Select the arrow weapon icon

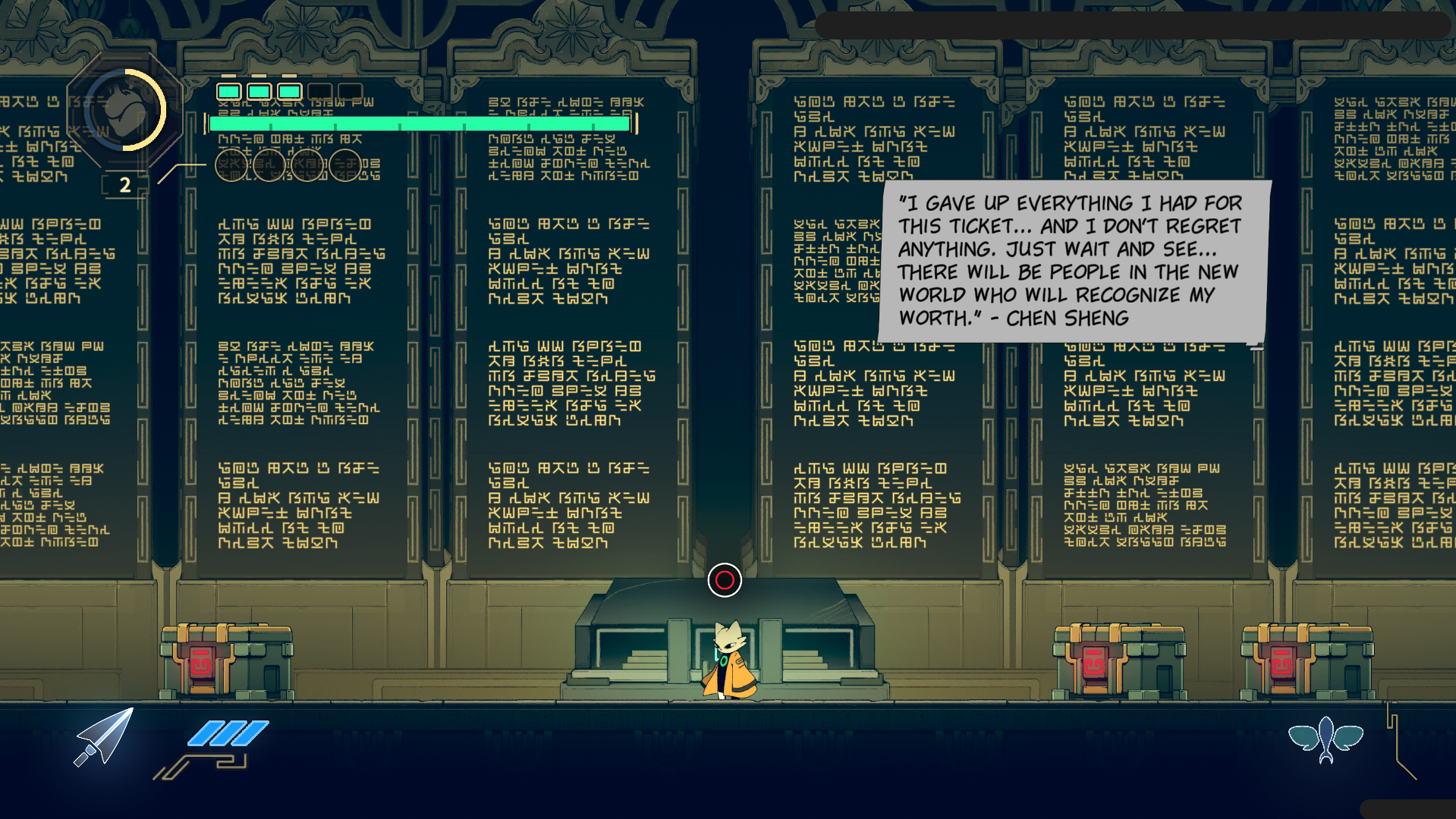tap(105, 736)
